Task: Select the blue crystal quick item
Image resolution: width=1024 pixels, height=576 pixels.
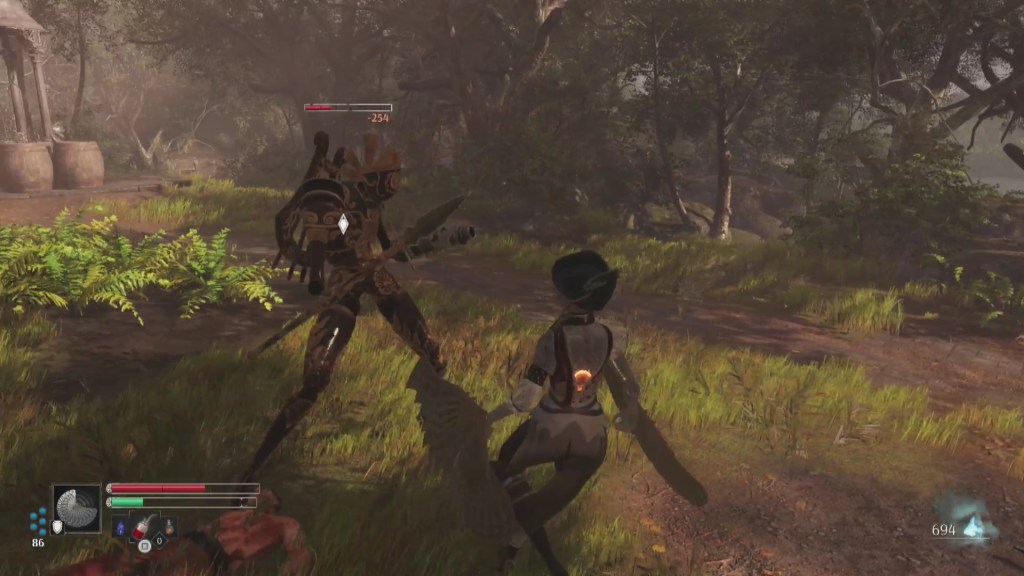Action: click(x=122, y=527)
